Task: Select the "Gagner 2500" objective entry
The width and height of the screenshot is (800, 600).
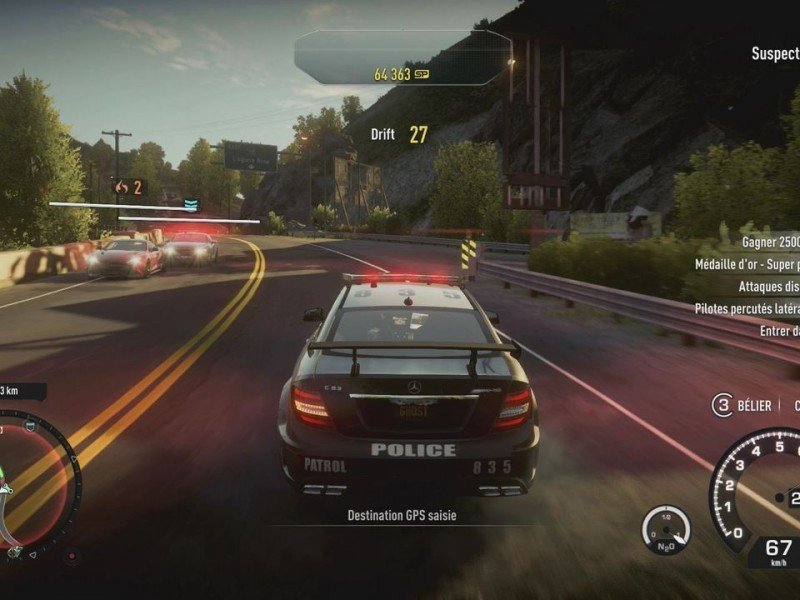Action: [770, 242]
